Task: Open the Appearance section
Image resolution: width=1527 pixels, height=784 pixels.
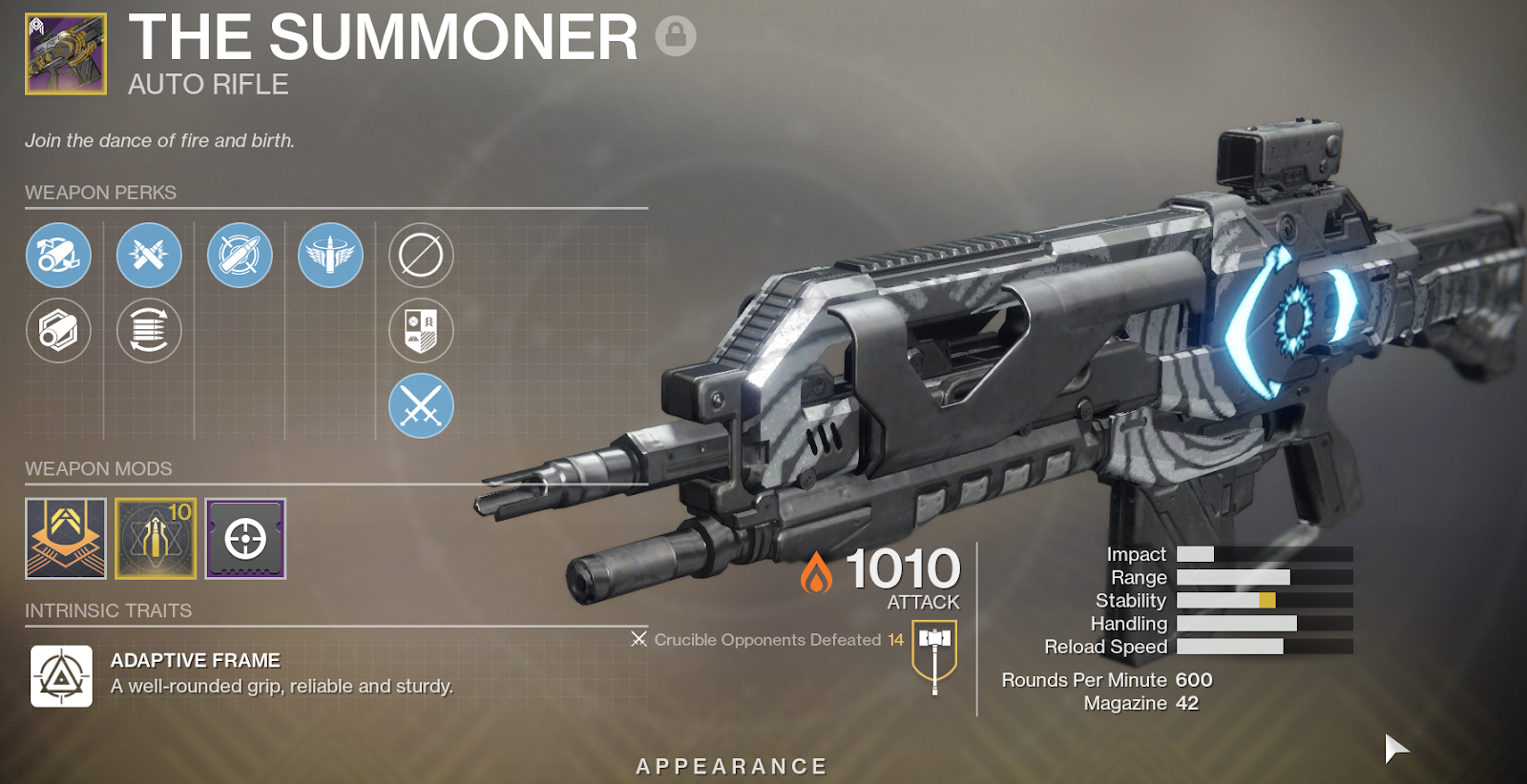Action: [x=732, y=766]
